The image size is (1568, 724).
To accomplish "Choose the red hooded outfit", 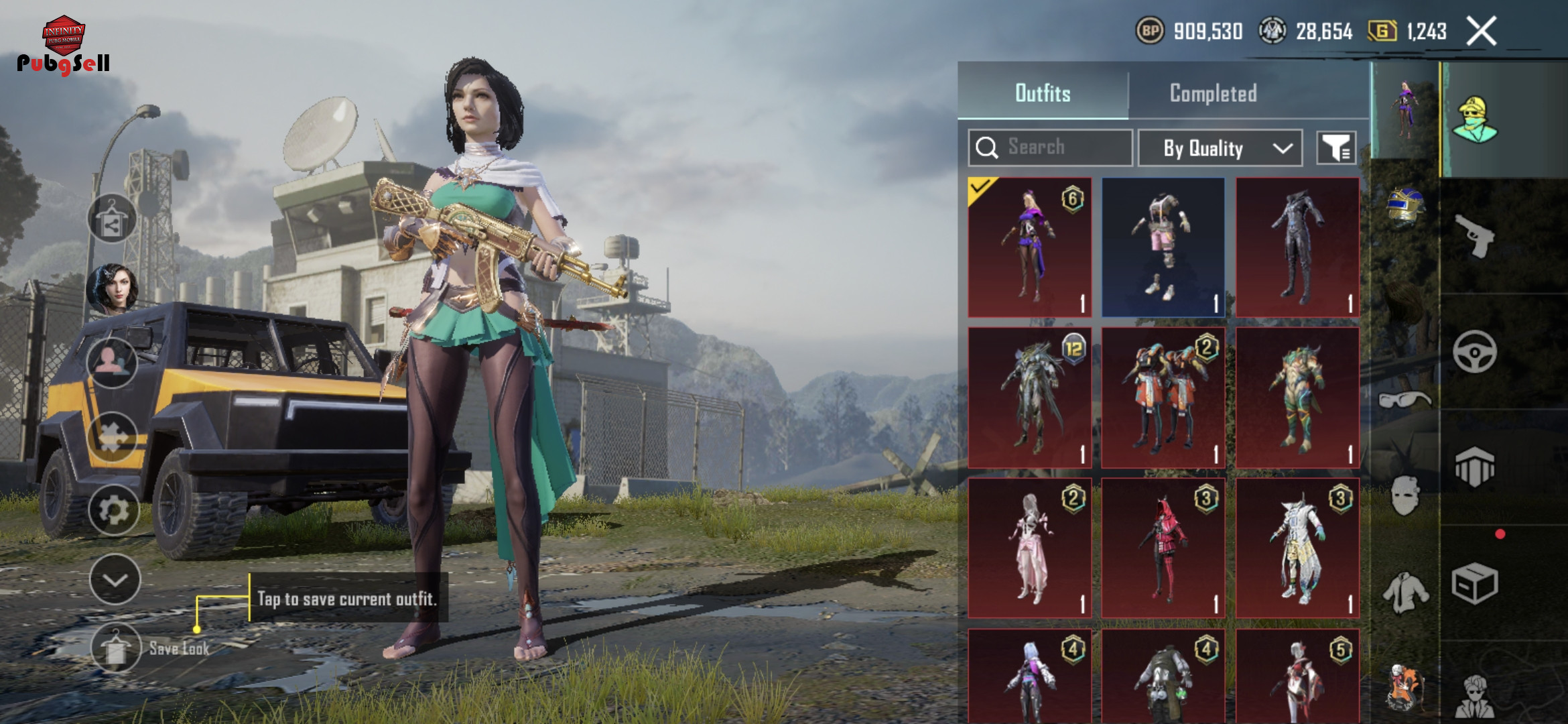I will [x=1163, y=548].
